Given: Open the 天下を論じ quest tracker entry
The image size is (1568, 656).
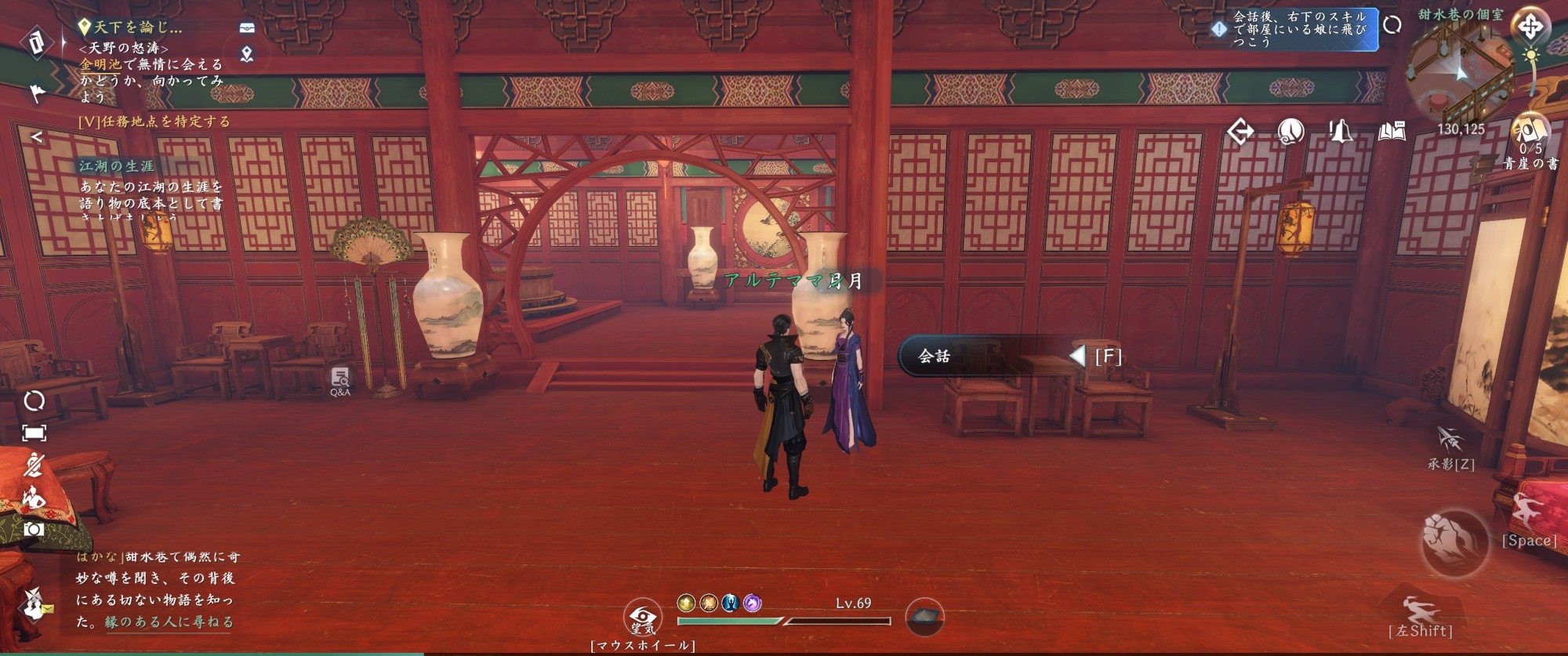Looking at the screenshot, I should point(137,27).
